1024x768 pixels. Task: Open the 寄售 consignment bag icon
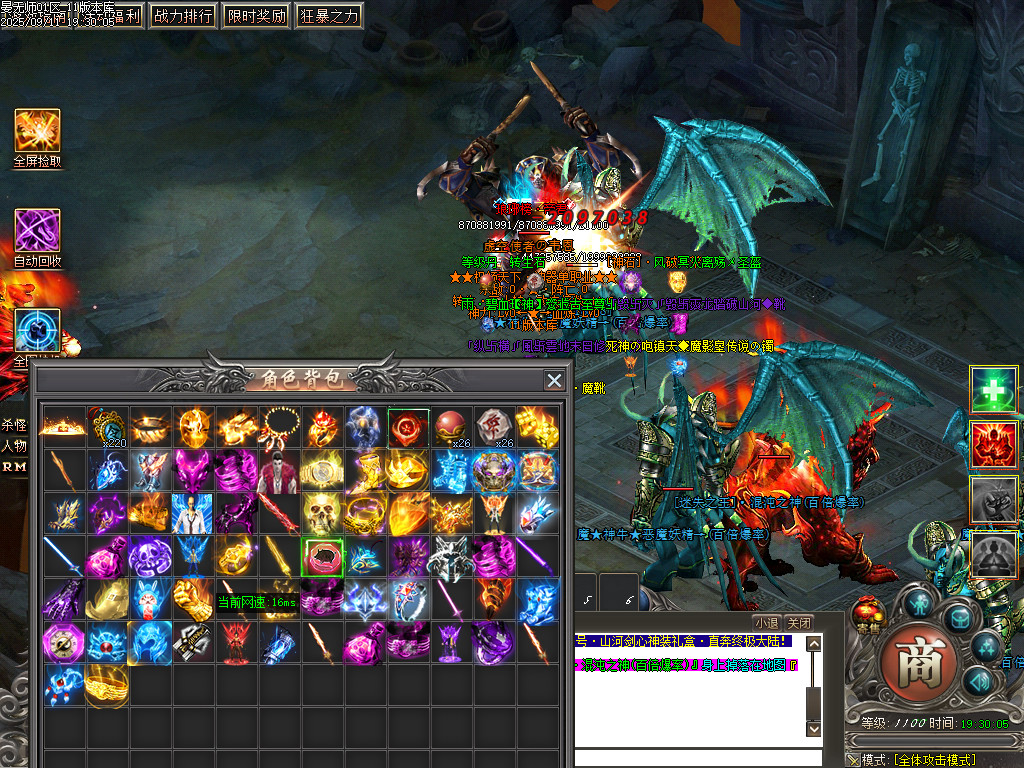click(x=870, y=612)
